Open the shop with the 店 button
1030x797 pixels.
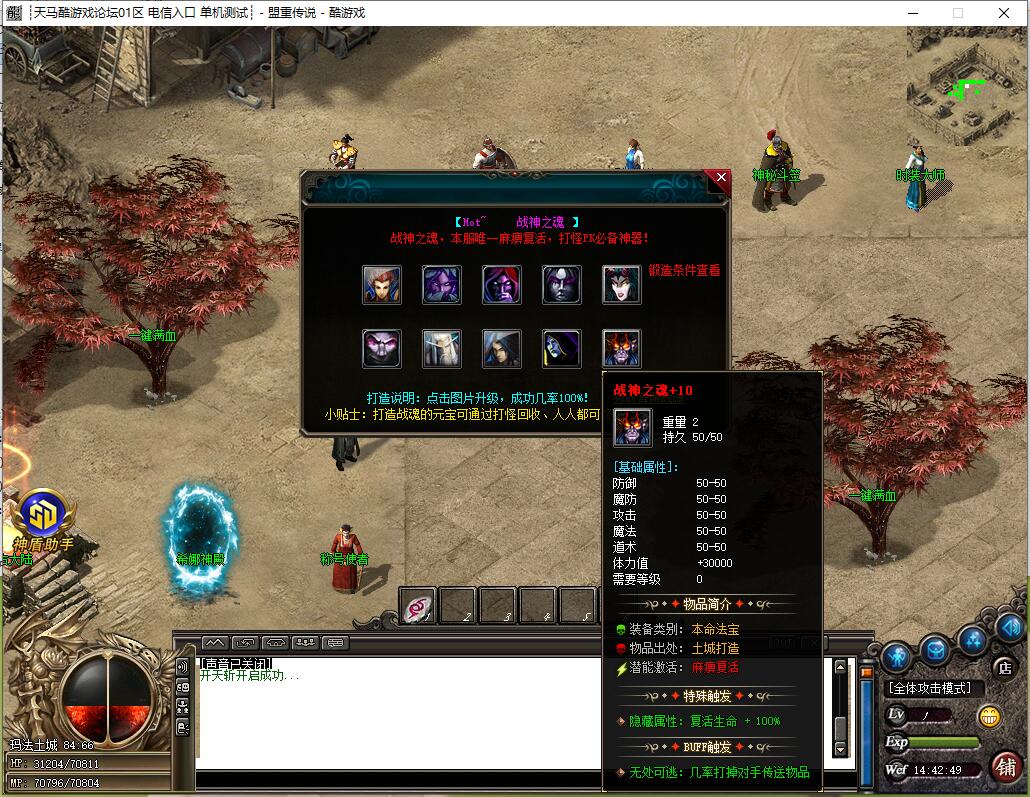click(x=1004, y=667)
